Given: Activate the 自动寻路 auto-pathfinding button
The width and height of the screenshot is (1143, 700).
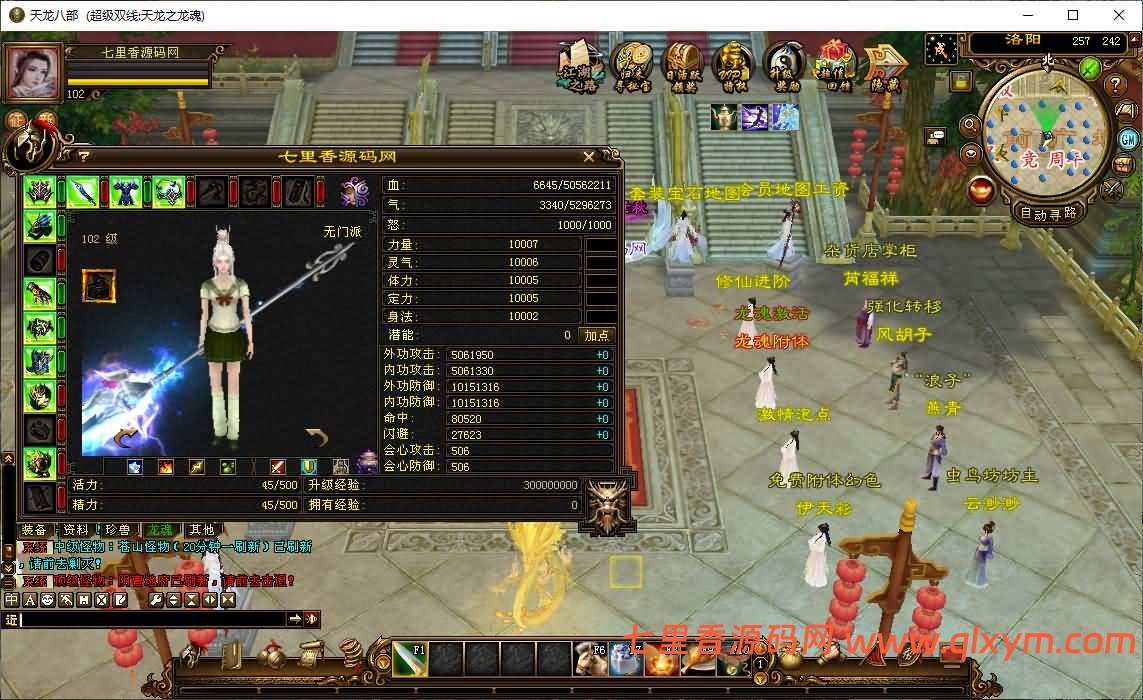Looking at the screenshot, I should [x=1047, y=213].
